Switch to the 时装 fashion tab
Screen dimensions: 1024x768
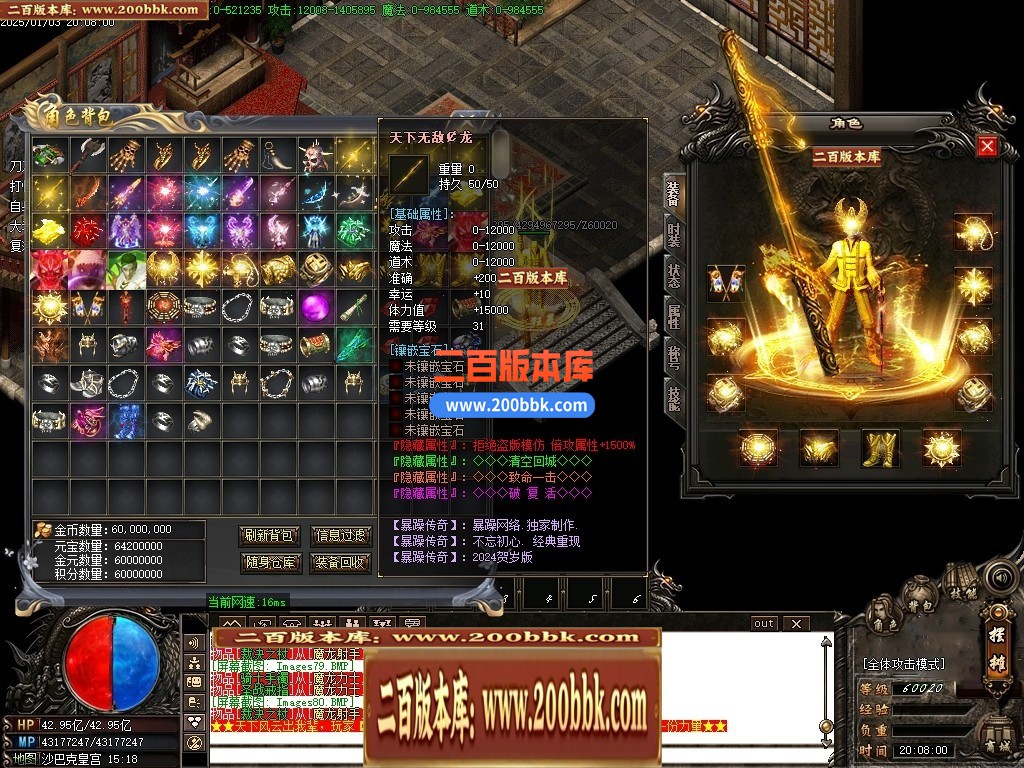[x=675, y=235]
